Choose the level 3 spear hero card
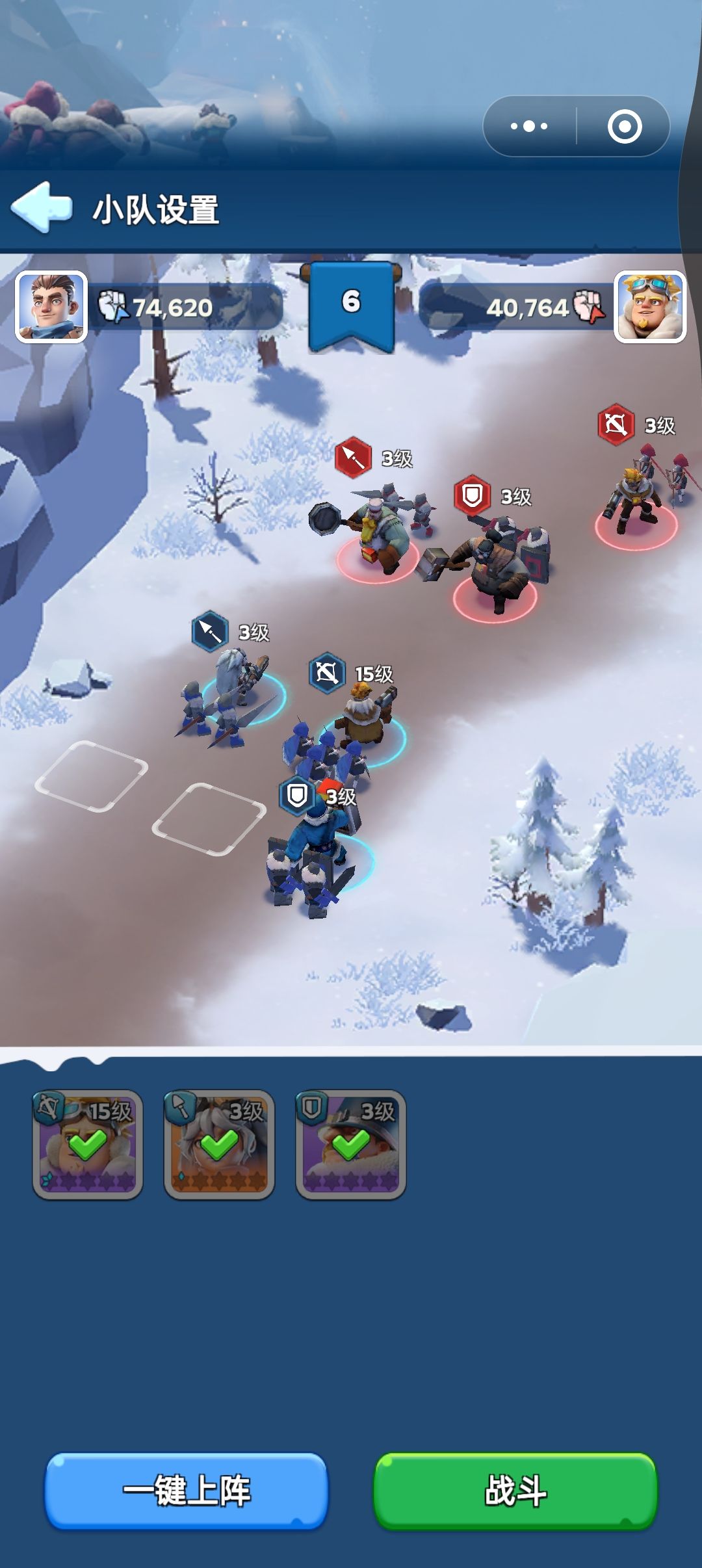 219,1144
